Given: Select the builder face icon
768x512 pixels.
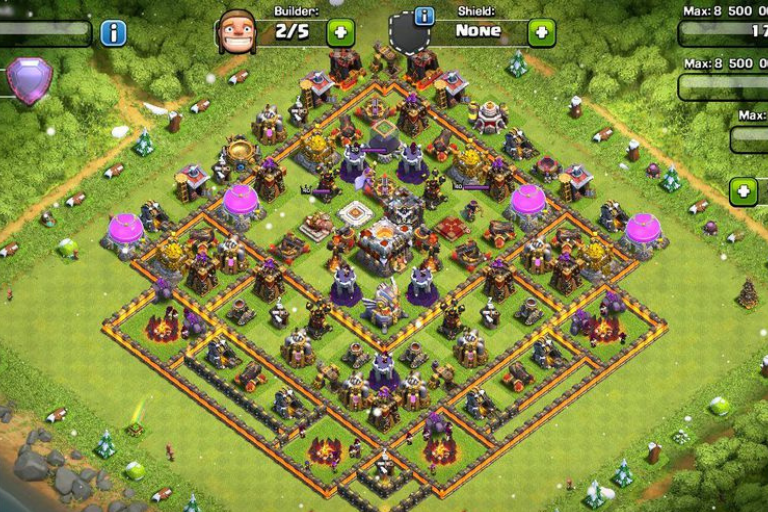Looking at the screenshot, I should [x=237, y=32].
